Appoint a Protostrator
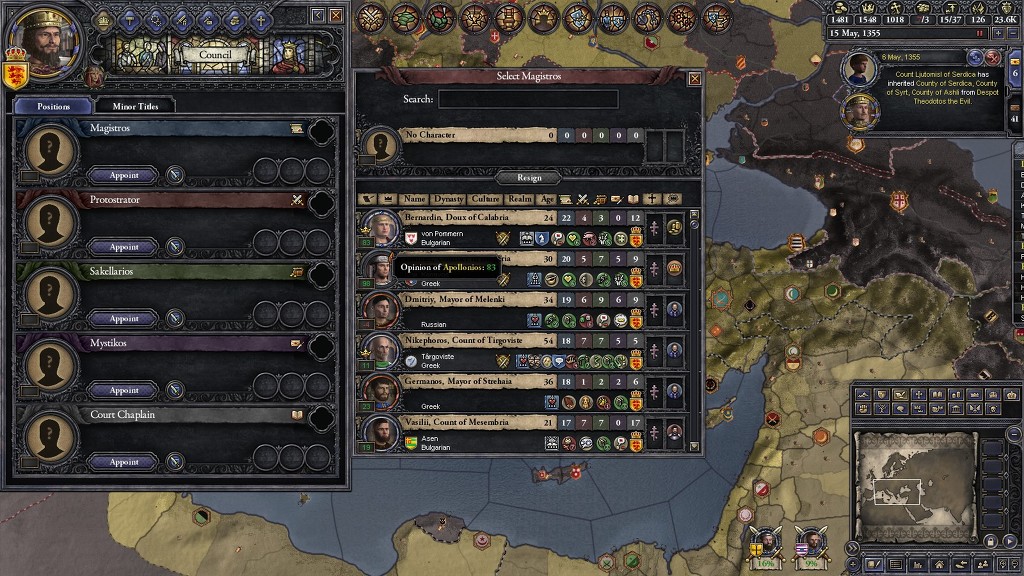 (124, 247)
